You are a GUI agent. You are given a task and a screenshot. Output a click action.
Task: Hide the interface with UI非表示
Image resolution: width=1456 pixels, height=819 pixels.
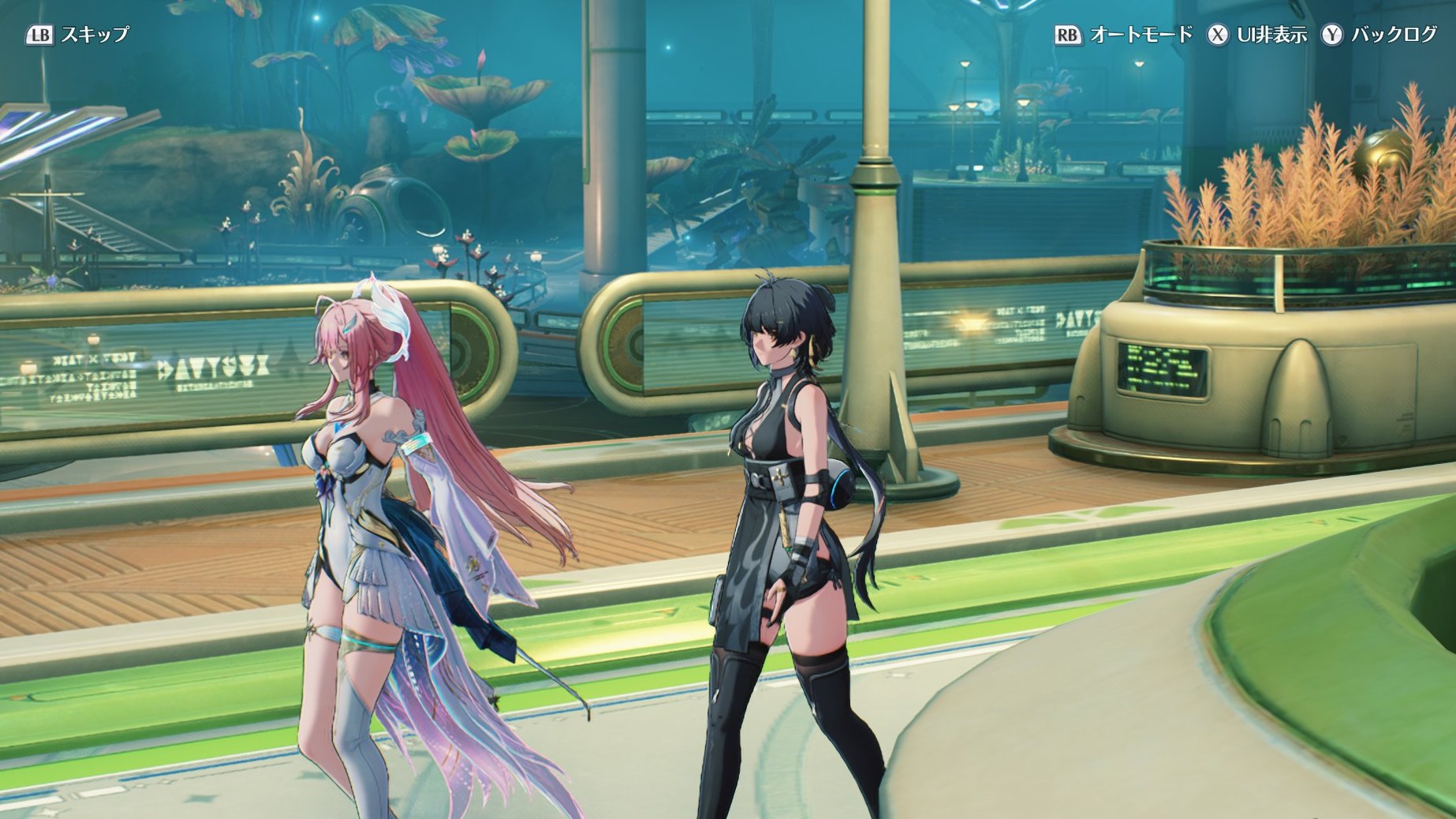point(1271,35)
